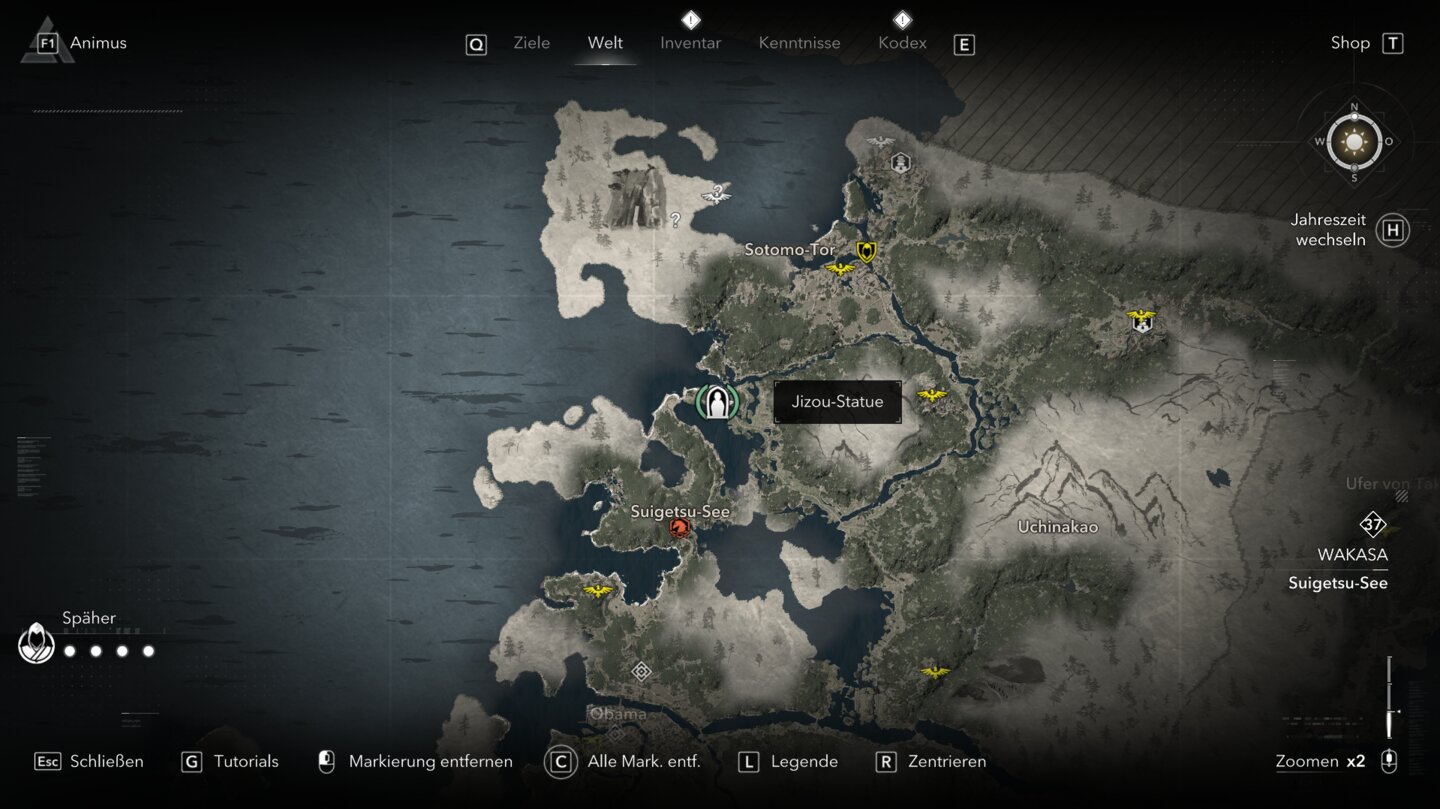This screenshot has width=1440, height=809.
Task: Select the question mark map marker
Action: [x=675, y=220]
